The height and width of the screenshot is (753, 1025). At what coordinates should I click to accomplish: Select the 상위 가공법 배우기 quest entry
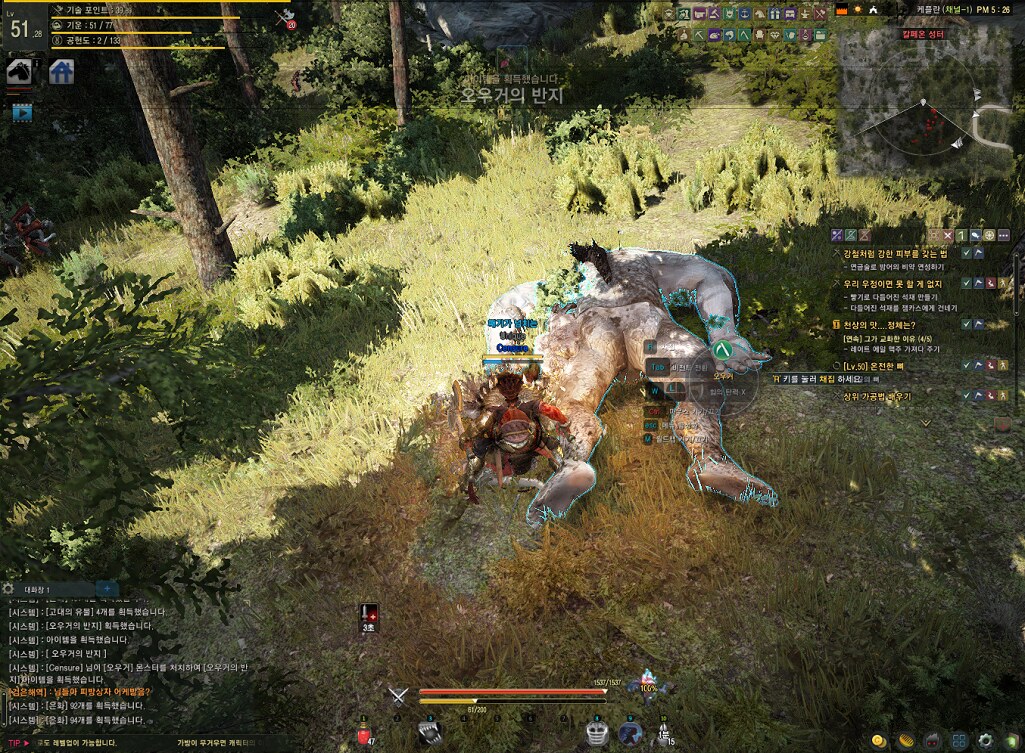point(877,396)
